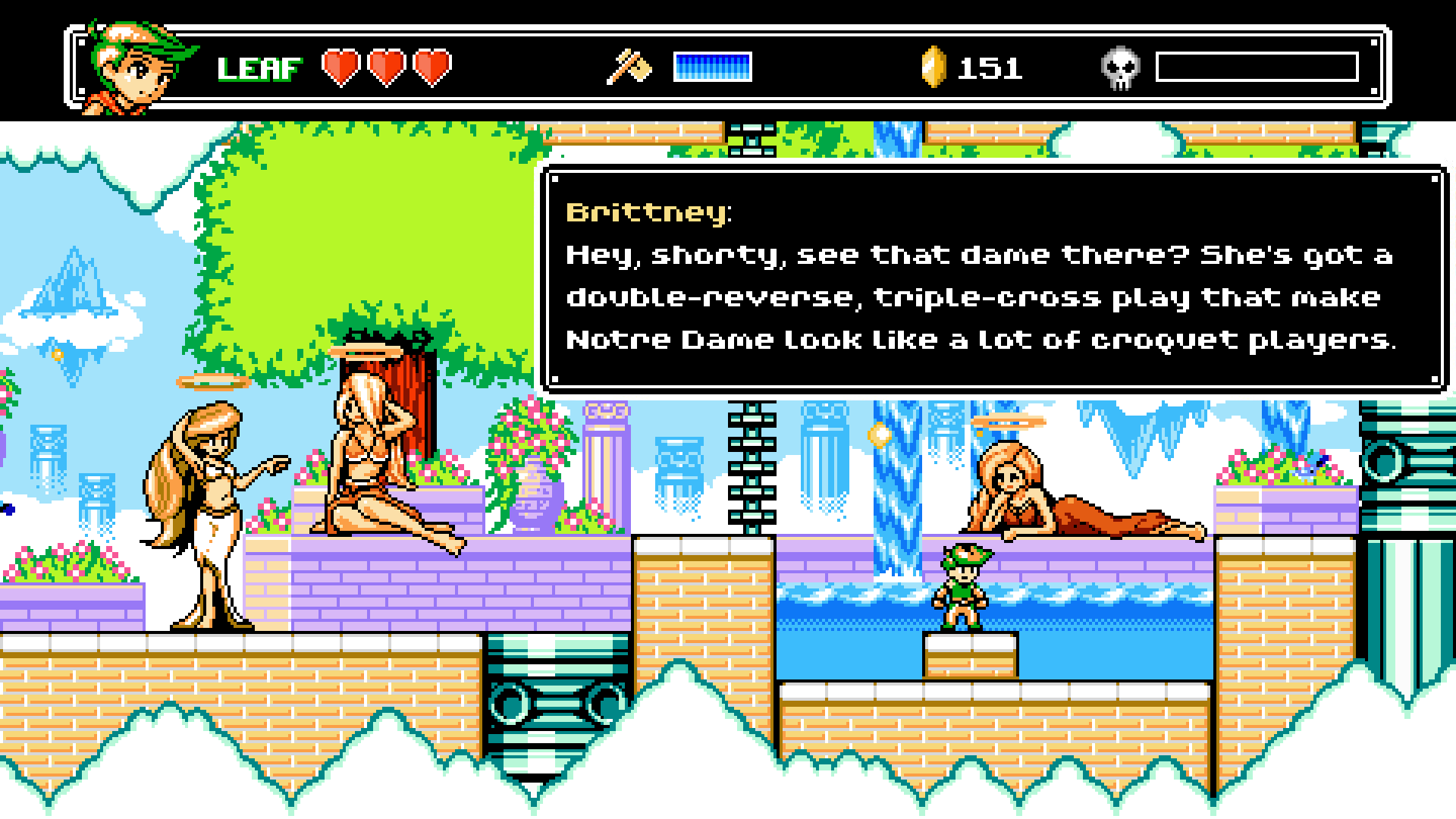This screenshot has height=819, width=1456.
Task: Click Leaf's character portrait
Action: click(135, 68)
